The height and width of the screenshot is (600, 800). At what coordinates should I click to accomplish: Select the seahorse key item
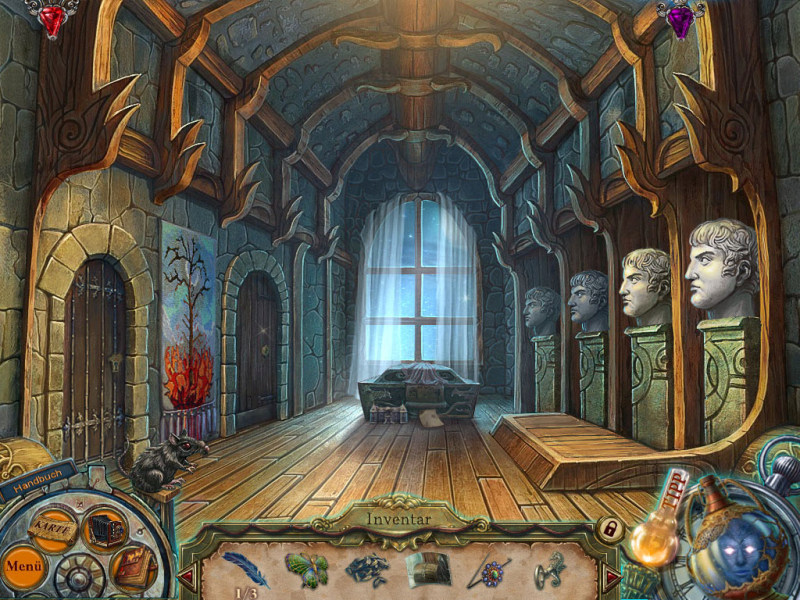point(551,570)
